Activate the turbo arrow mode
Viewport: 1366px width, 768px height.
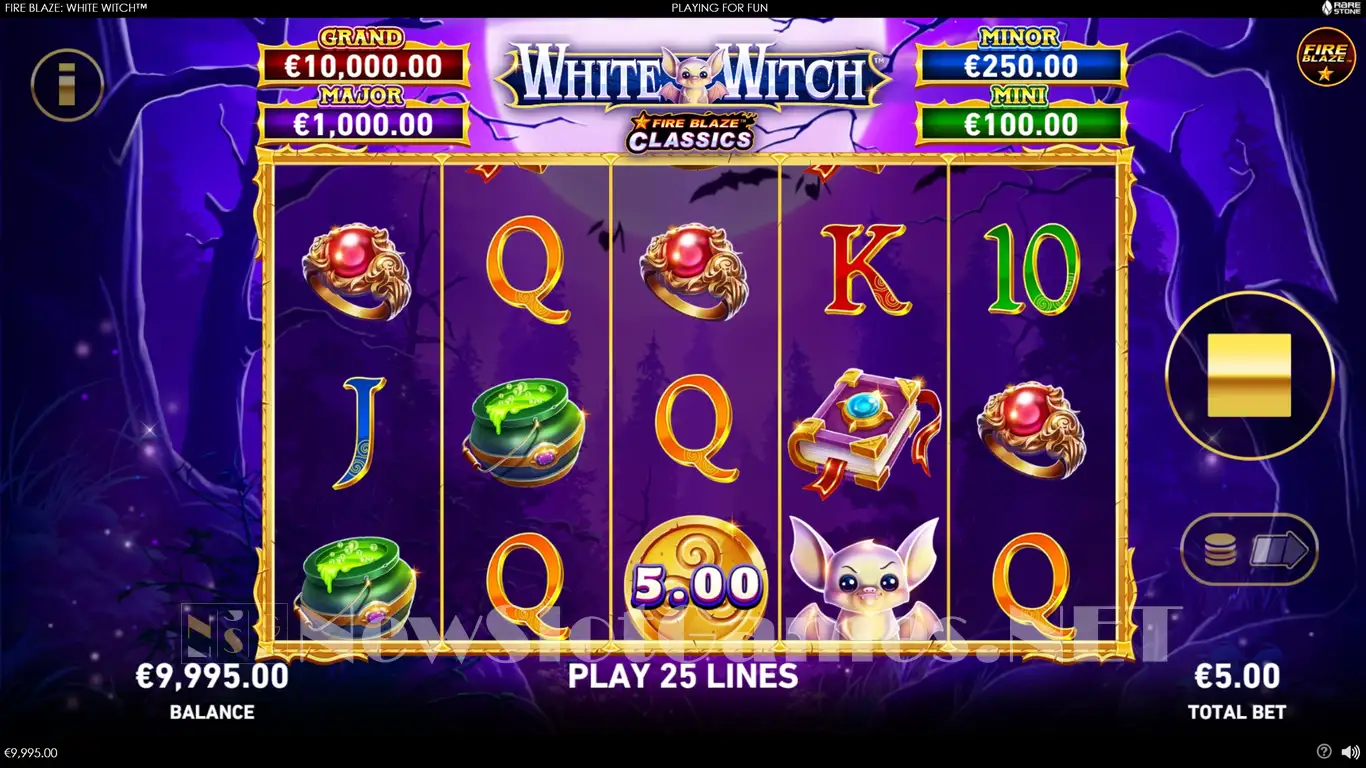(x=1280, y=550)
